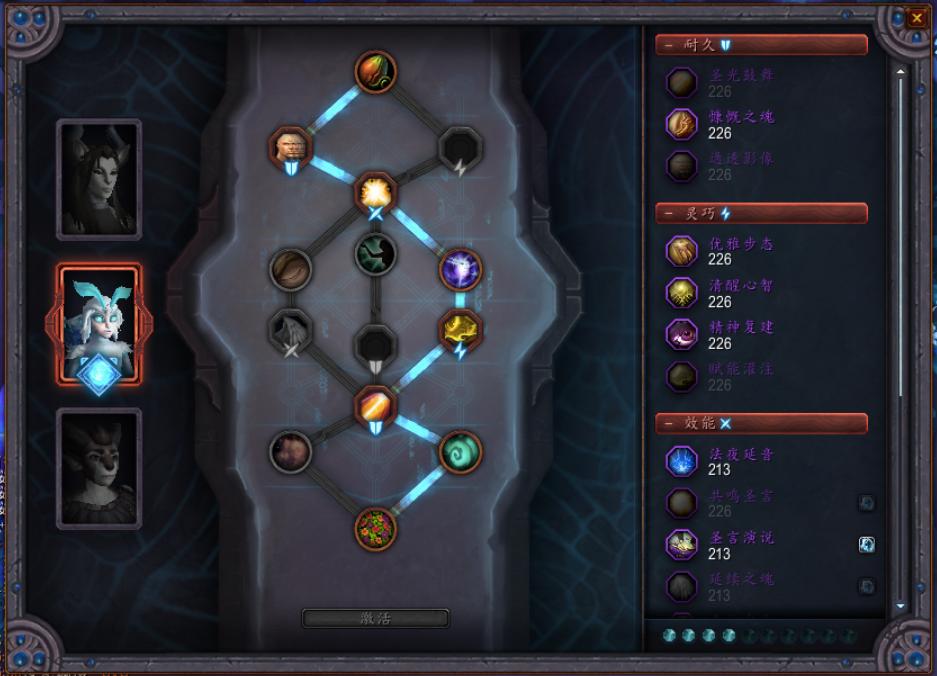Select the 精神复建 conduit

(683, 334)
